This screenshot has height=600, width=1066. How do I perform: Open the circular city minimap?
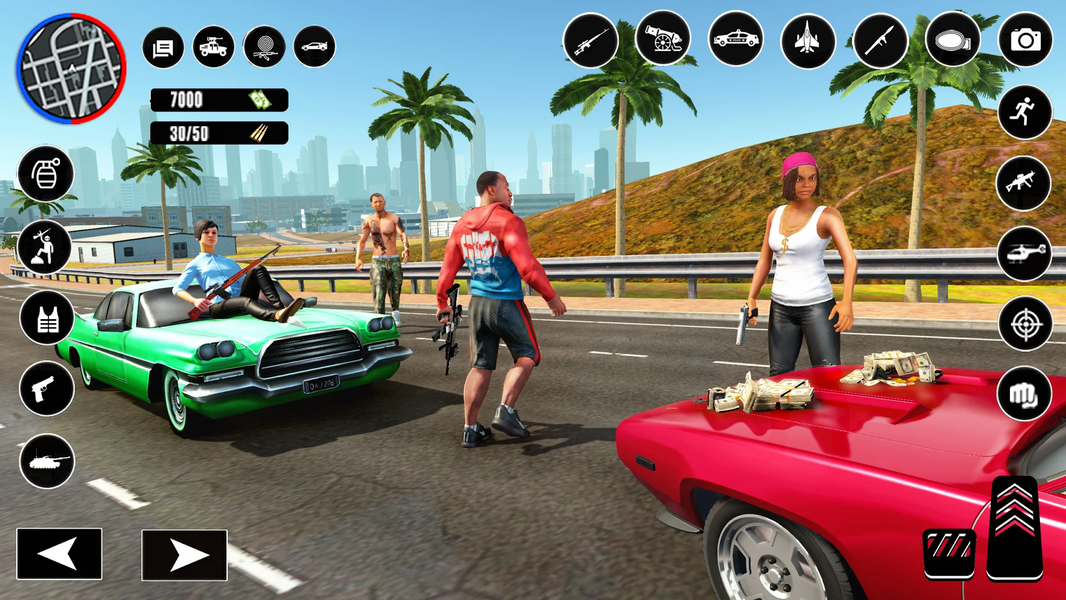(x=70, y=67)
